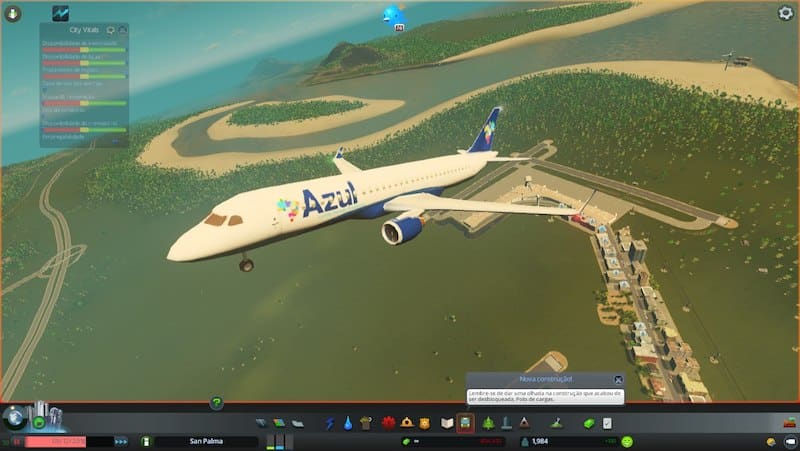Click the download arrow icon

14,13
